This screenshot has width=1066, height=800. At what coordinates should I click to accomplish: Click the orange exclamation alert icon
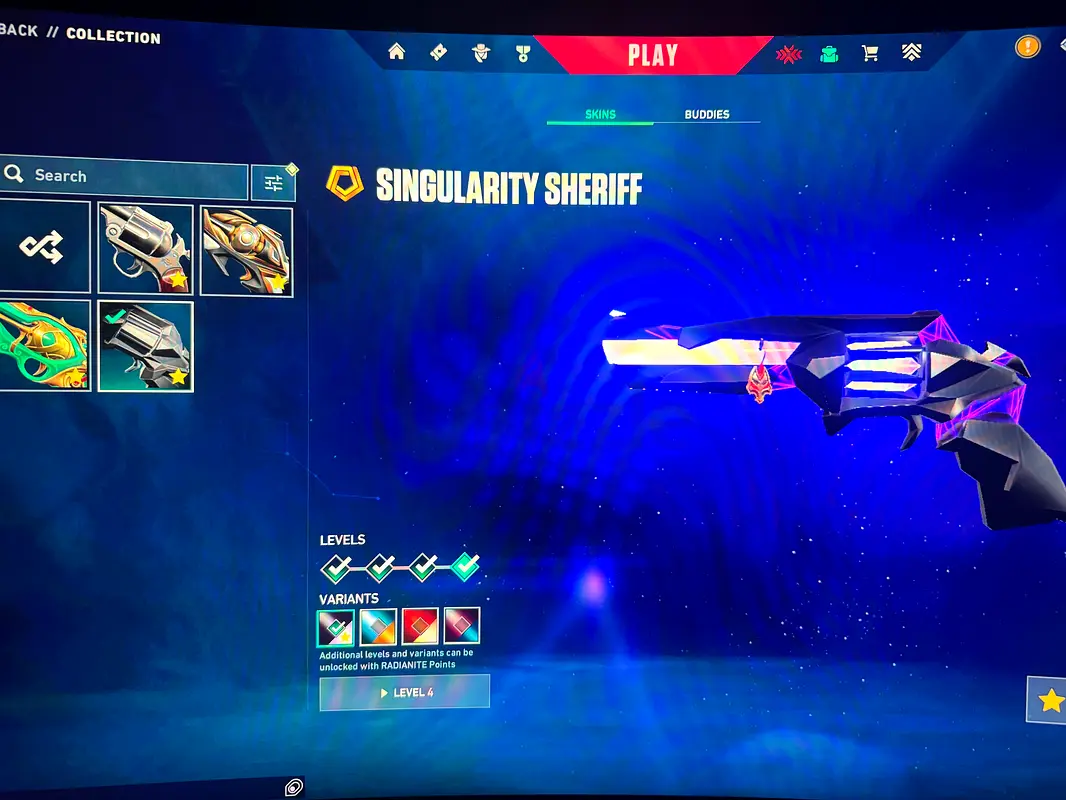[x=1027, y=46]
